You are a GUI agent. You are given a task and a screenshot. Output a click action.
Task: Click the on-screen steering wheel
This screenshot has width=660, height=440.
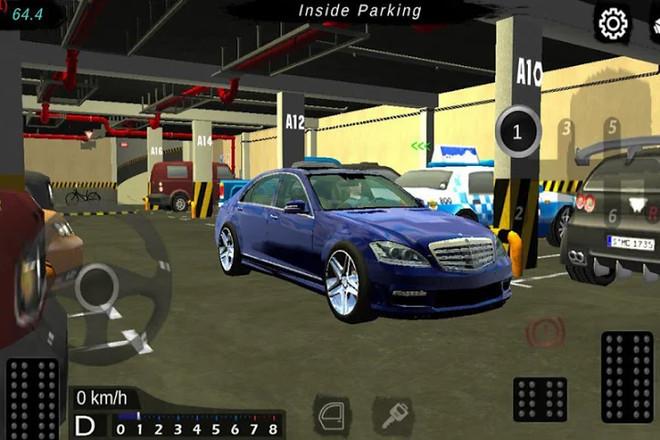click(x=98, y=289)
